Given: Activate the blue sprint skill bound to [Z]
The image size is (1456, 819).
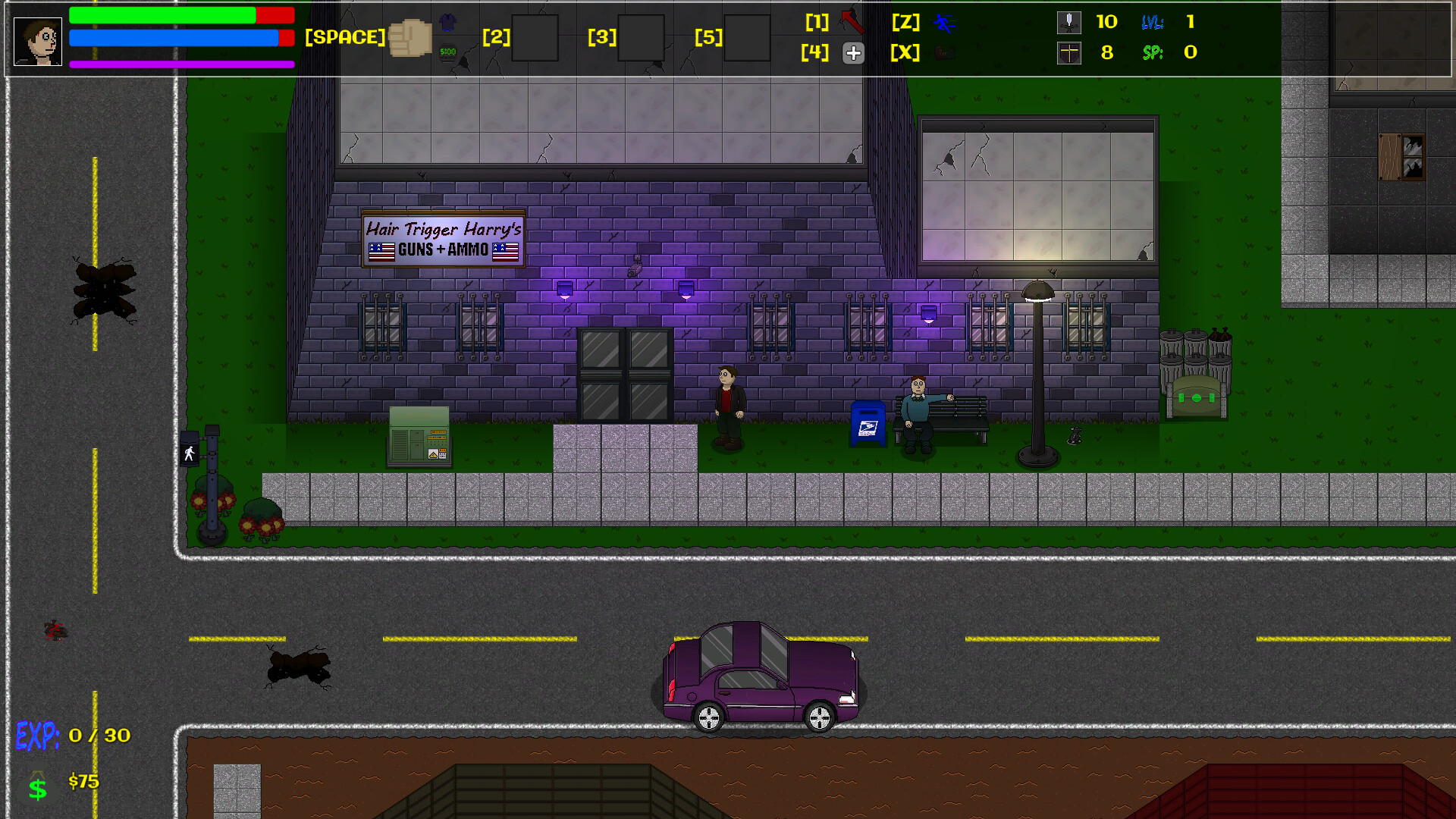Looking at the screenshot, I should 946,24.
